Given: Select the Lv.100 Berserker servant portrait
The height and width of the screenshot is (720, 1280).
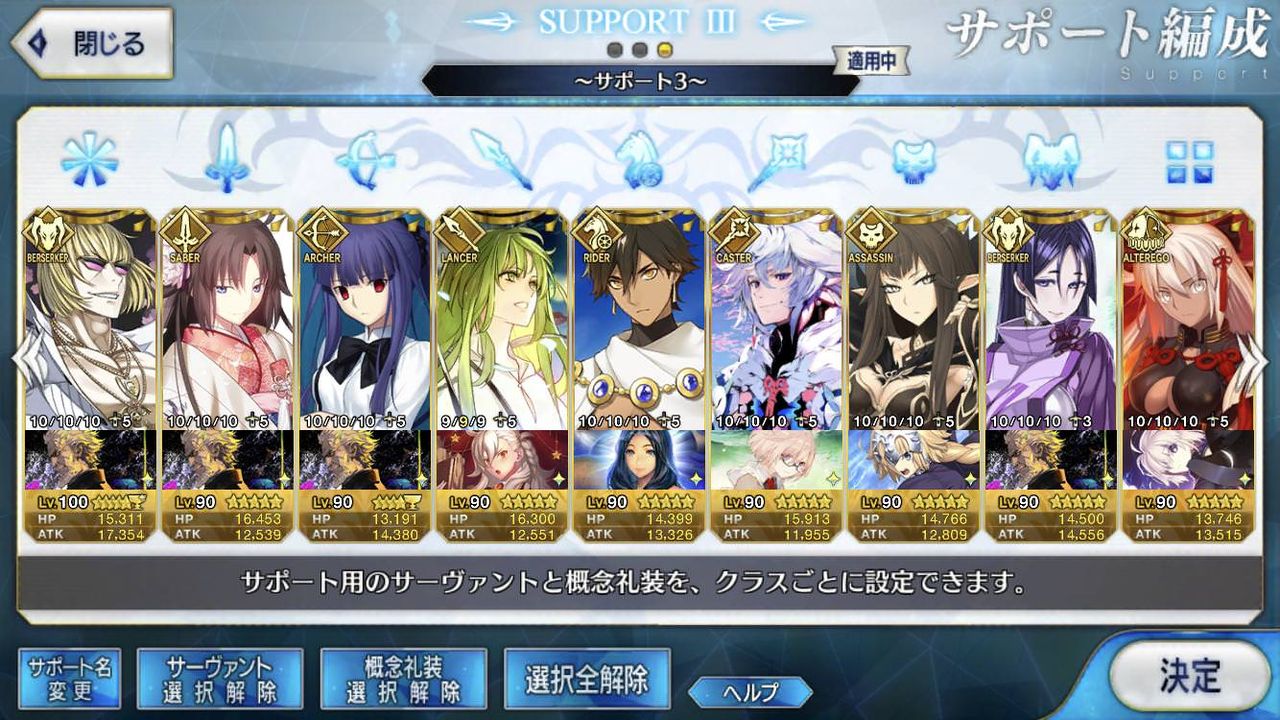Looking at the screenshot, I should 90,310.
